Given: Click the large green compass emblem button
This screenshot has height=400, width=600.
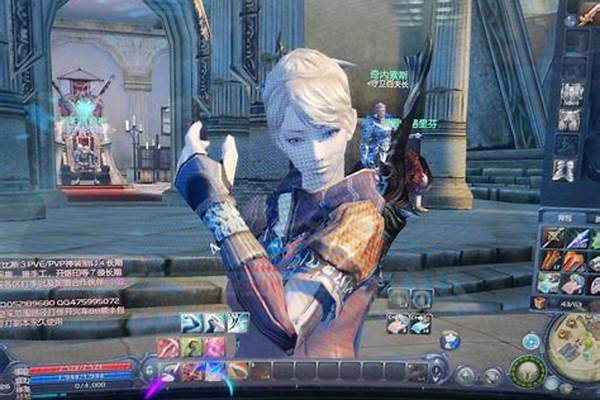Looking at the screenshot, I should [x=527, y=371].
